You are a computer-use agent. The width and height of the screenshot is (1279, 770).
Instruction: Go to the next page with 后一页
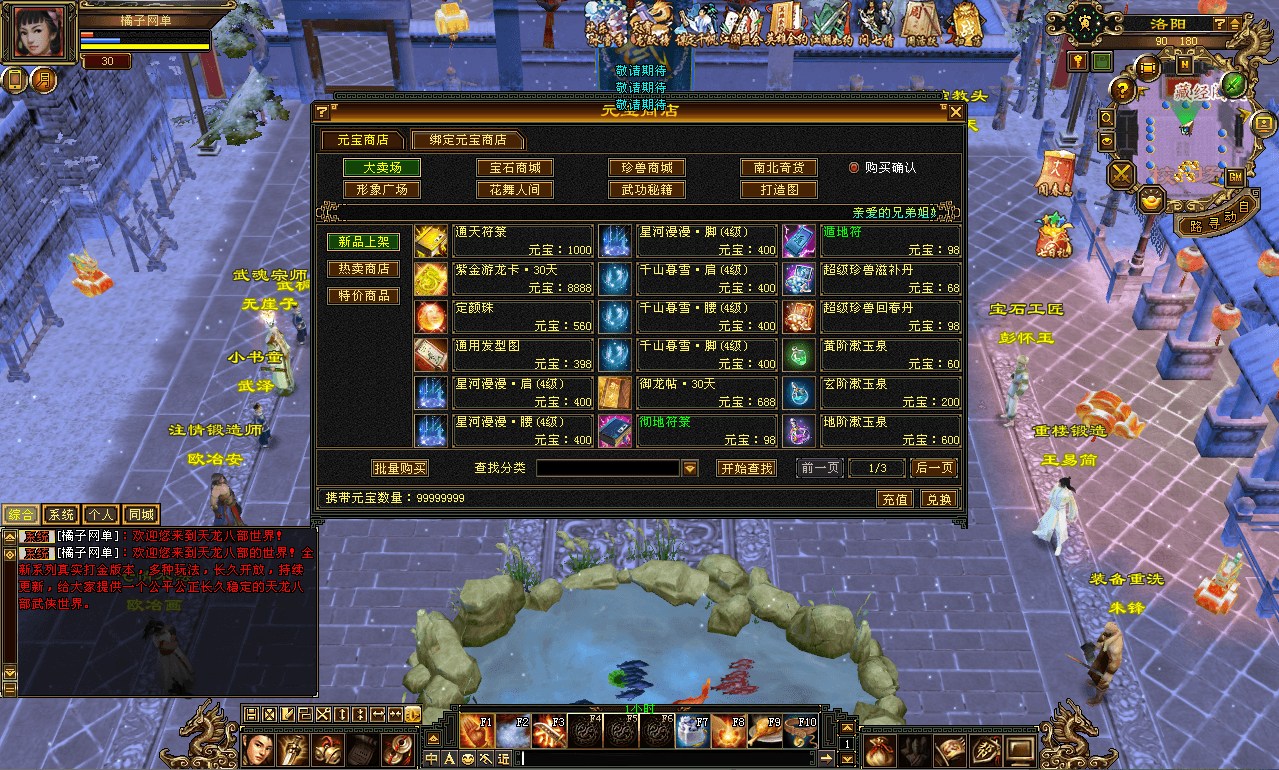point(934,468)
